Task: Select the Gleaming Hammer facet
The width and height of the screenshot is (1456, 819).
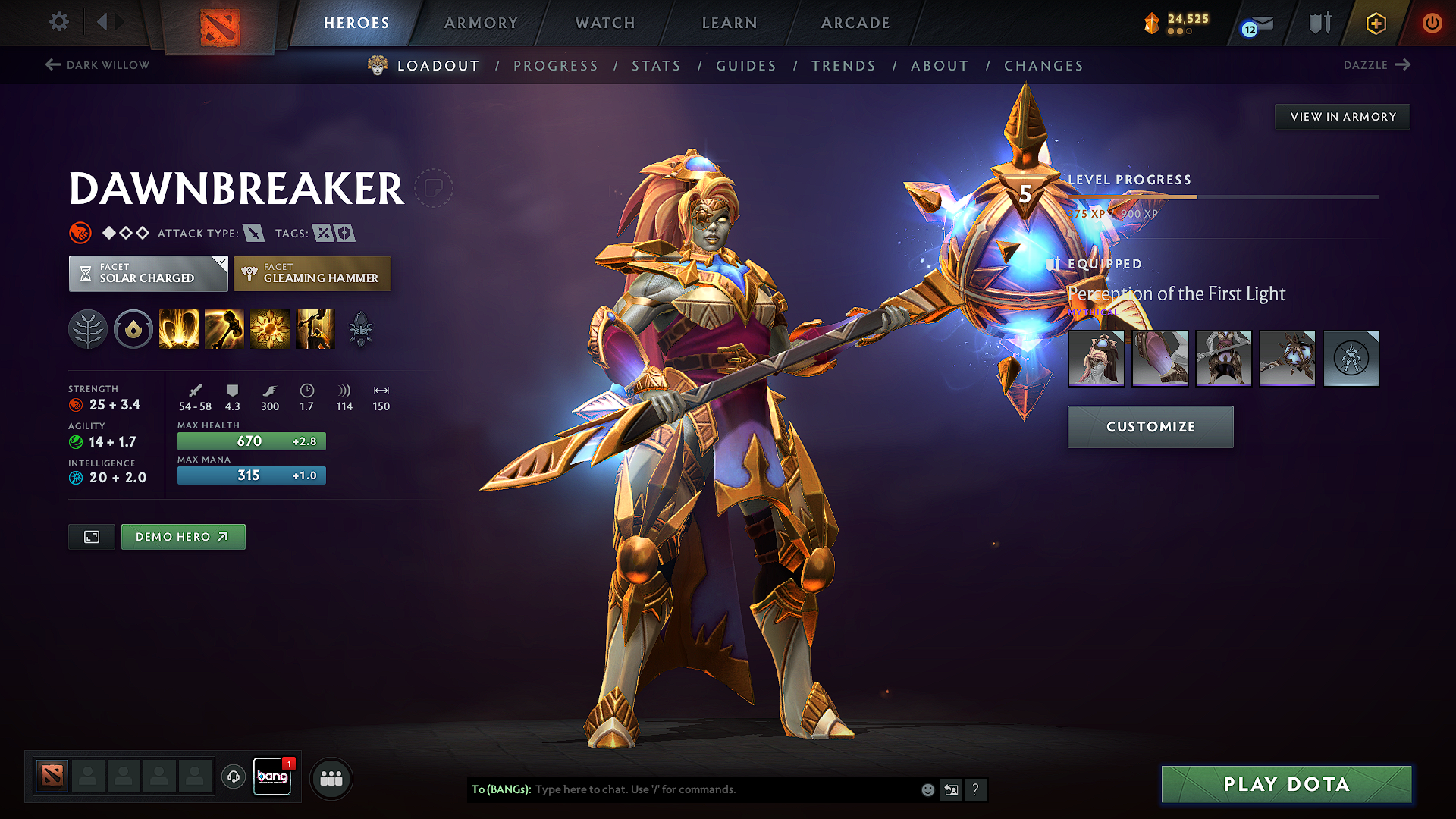Action: point(312,274)
